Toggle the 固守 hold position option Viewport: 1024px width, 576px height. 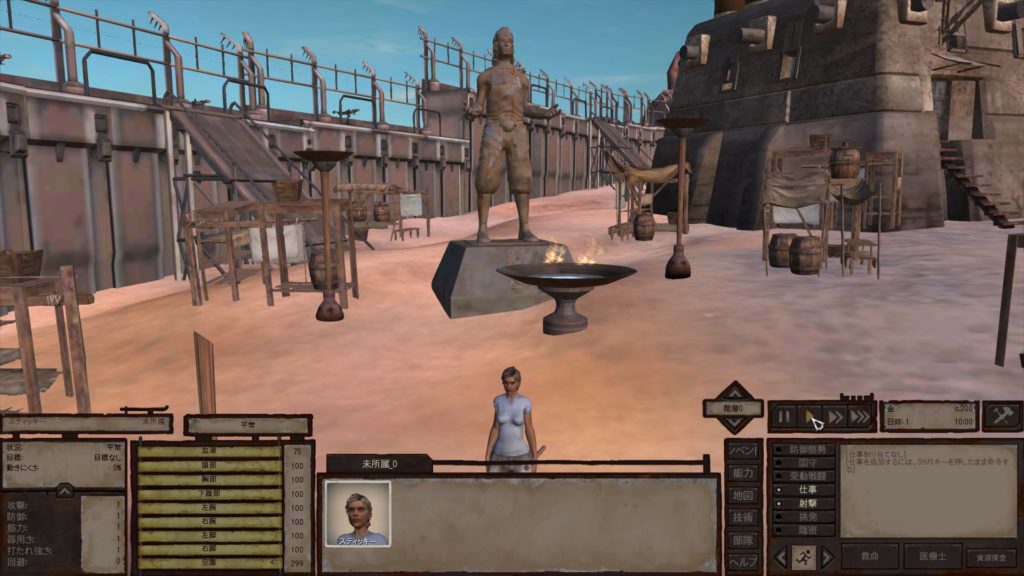pos(806,463)
